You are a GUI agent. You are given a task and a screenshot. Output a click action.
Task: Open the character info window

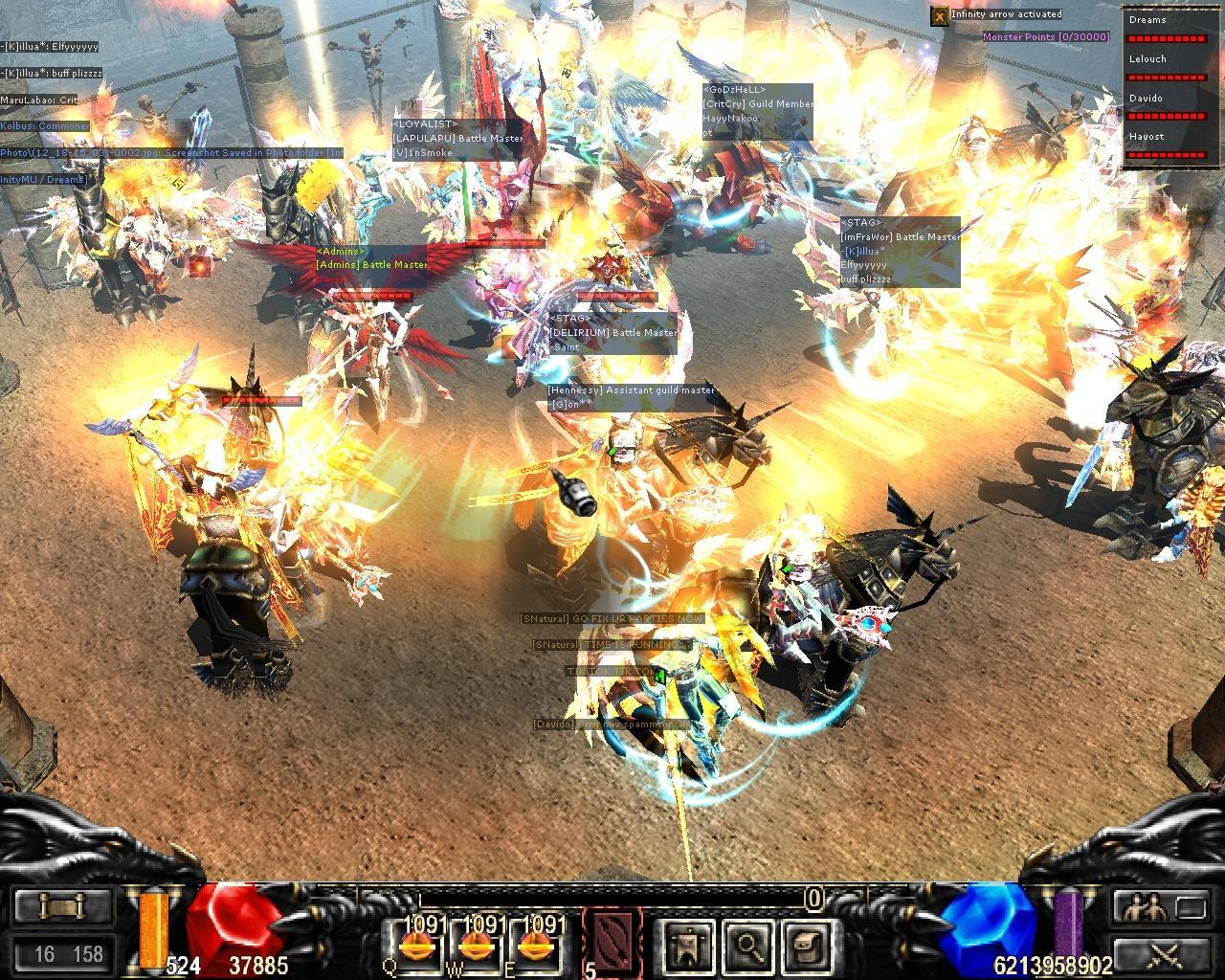(x=685, y=945)
